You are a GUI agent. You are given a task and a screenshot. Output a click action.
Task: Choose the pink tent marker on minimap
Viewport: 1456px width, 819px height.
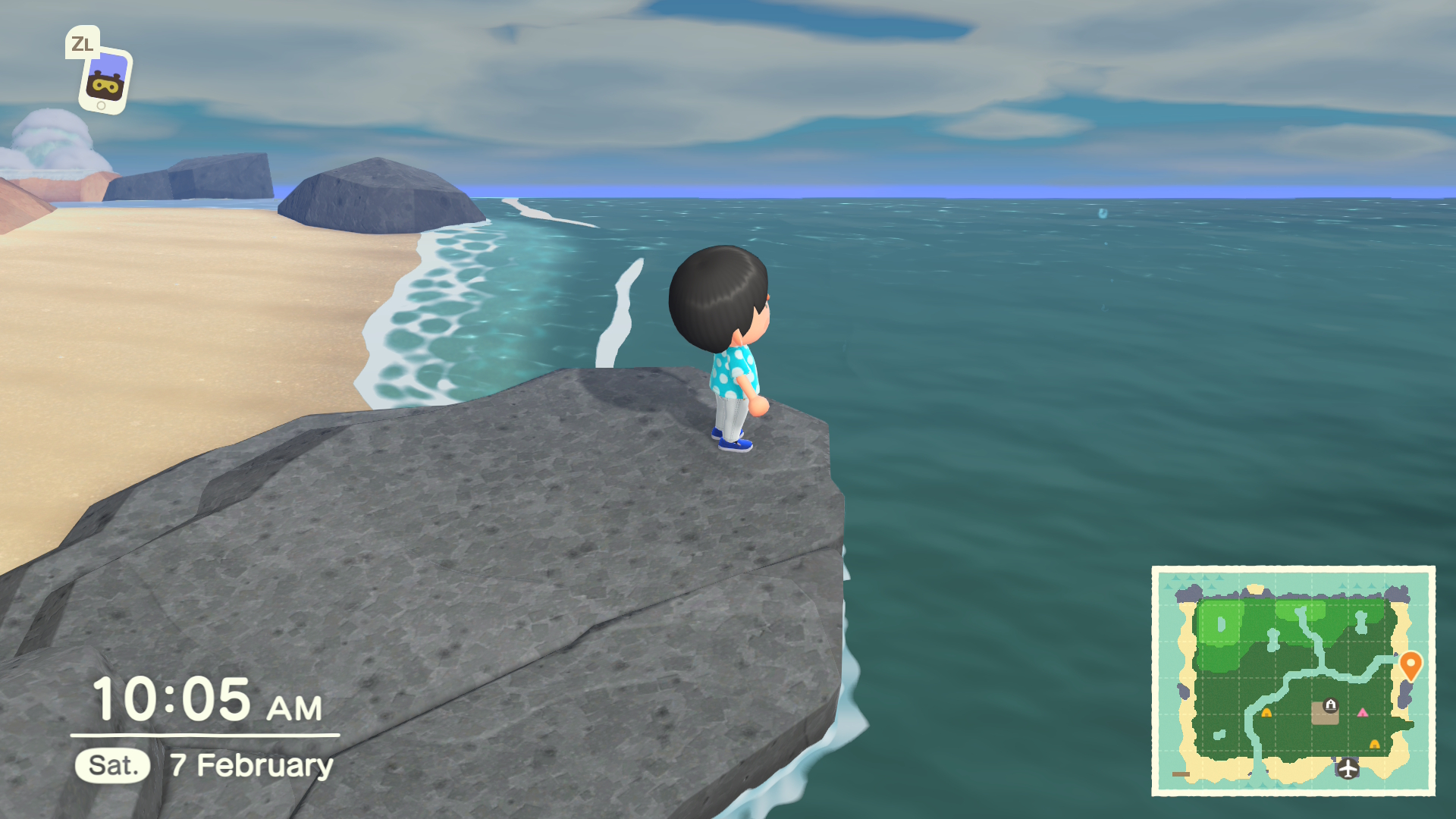tap(1363, 713)
